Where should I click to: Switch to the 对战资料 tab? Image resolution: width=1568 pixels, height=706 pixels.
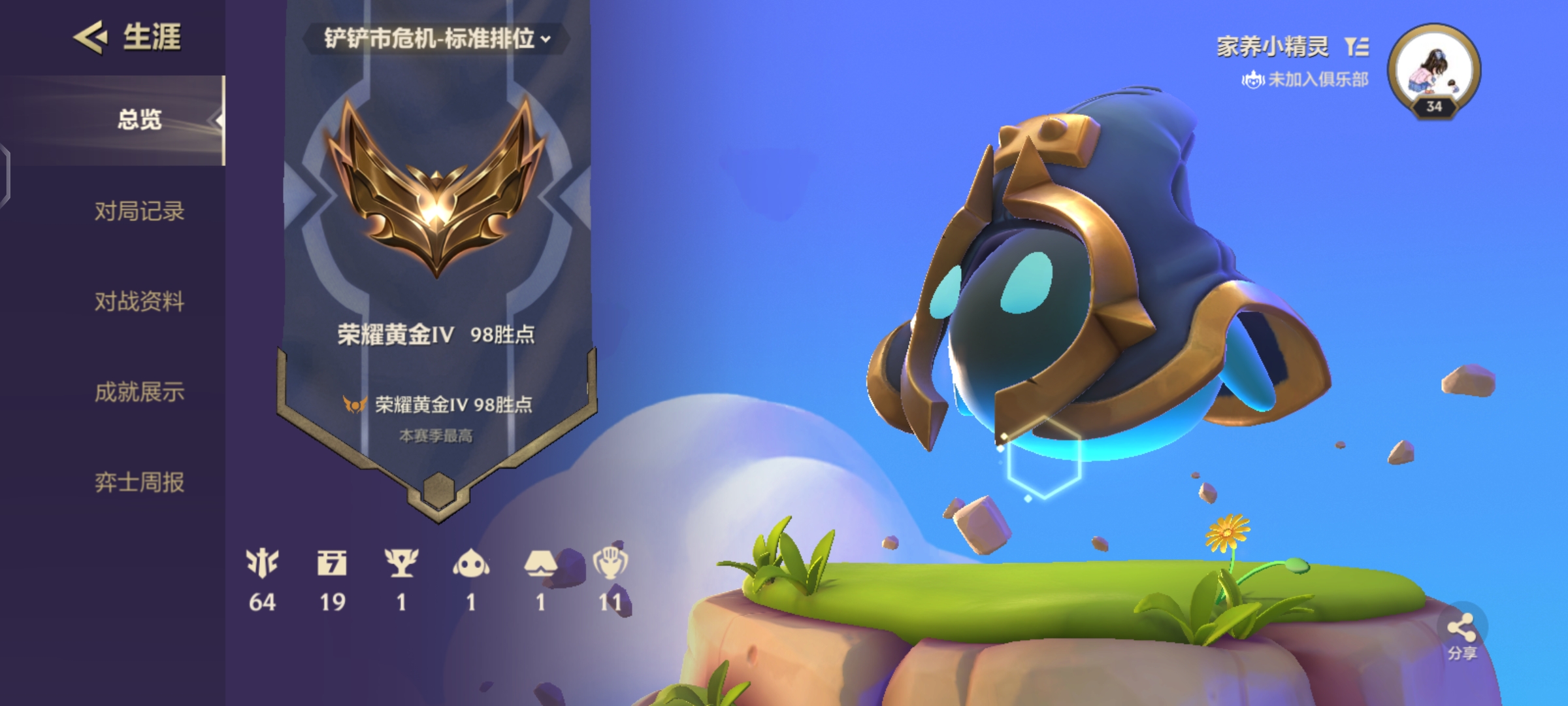click(139, 301)
